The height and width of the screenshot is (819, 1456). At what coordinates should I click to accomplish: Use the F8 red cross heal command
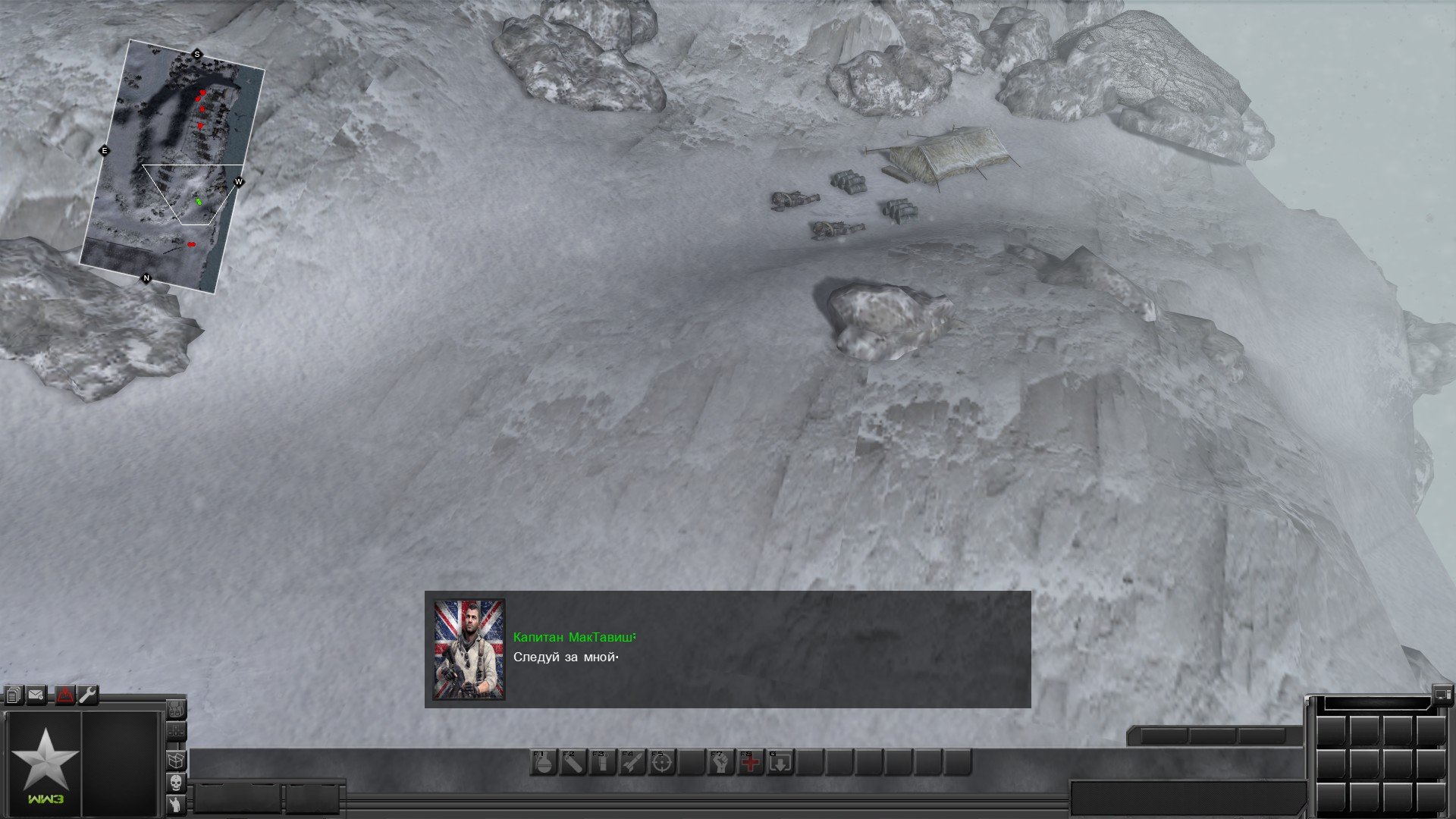pos(750,763)
